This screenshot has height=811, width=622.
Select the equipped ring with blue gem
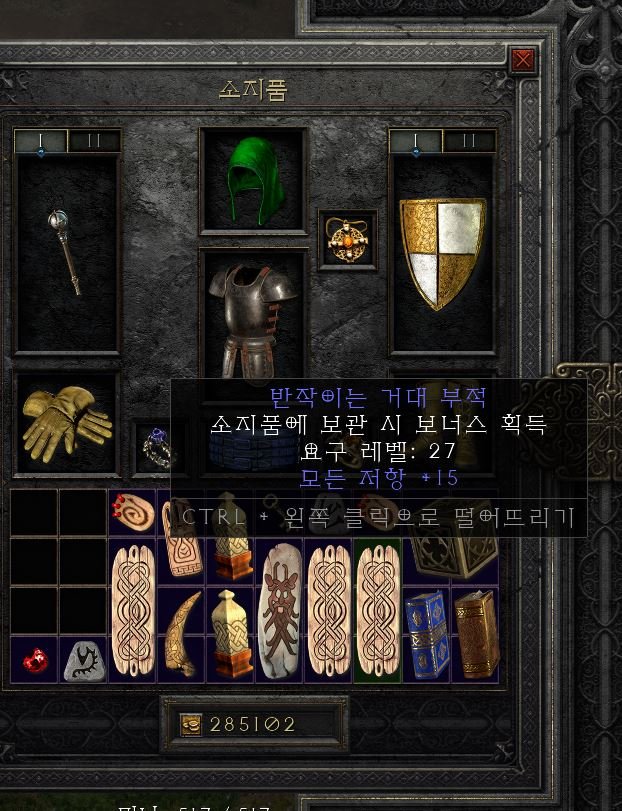pyautogui.click(x=156, y=448)
